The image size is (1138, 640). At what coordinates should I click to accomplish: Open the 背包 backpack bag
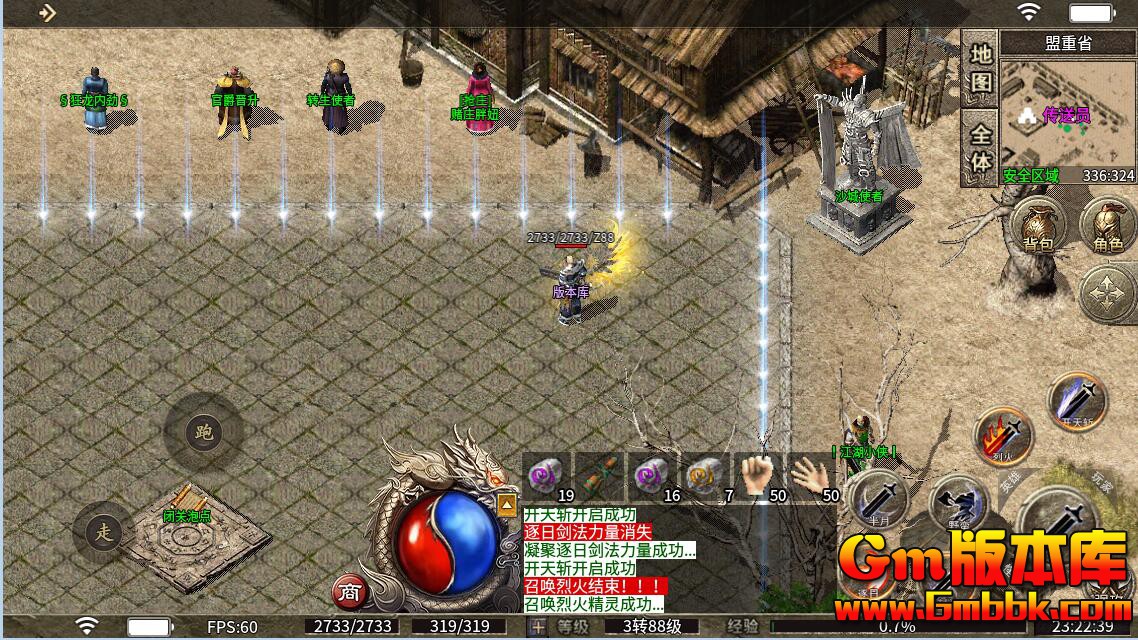(x=1038, y=226)
